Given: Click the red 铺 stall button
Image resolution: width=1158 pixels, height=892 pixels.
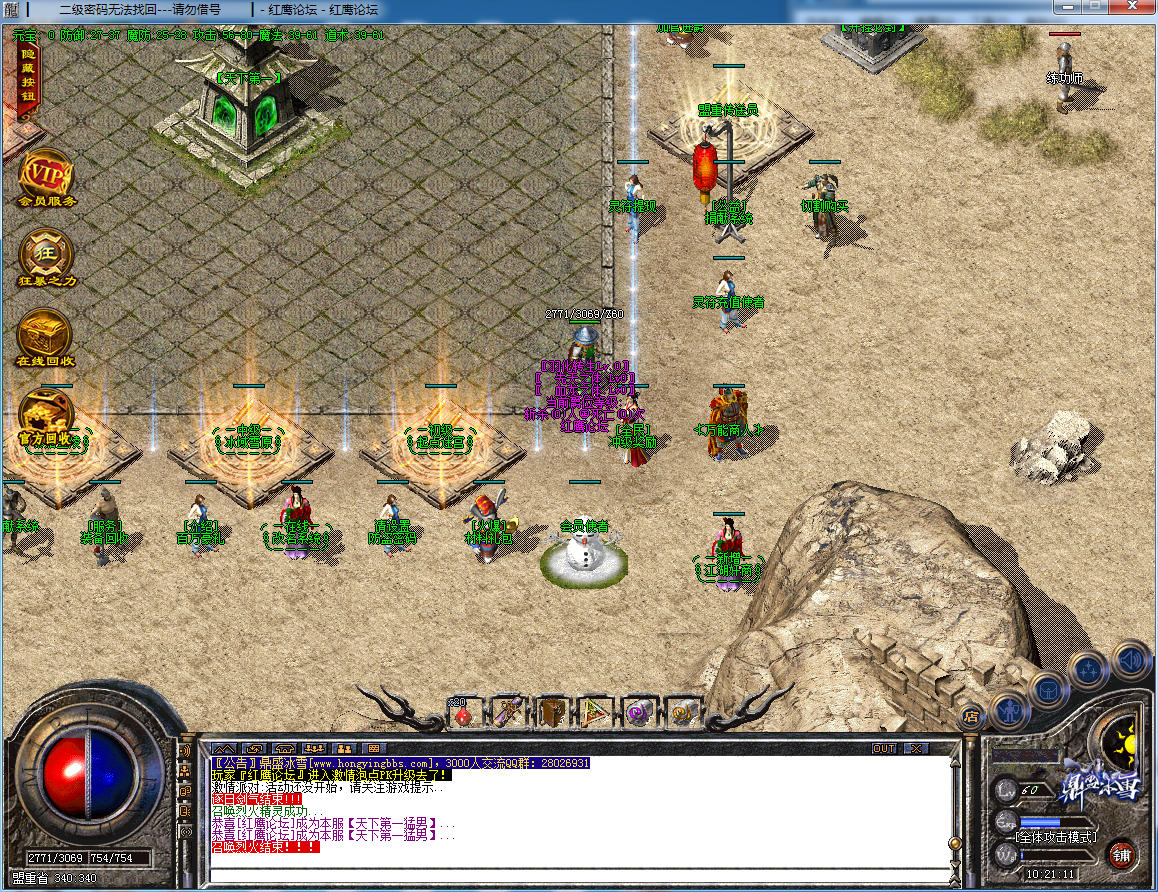Looking at the screenshot, I should [x=1122, y=855].
